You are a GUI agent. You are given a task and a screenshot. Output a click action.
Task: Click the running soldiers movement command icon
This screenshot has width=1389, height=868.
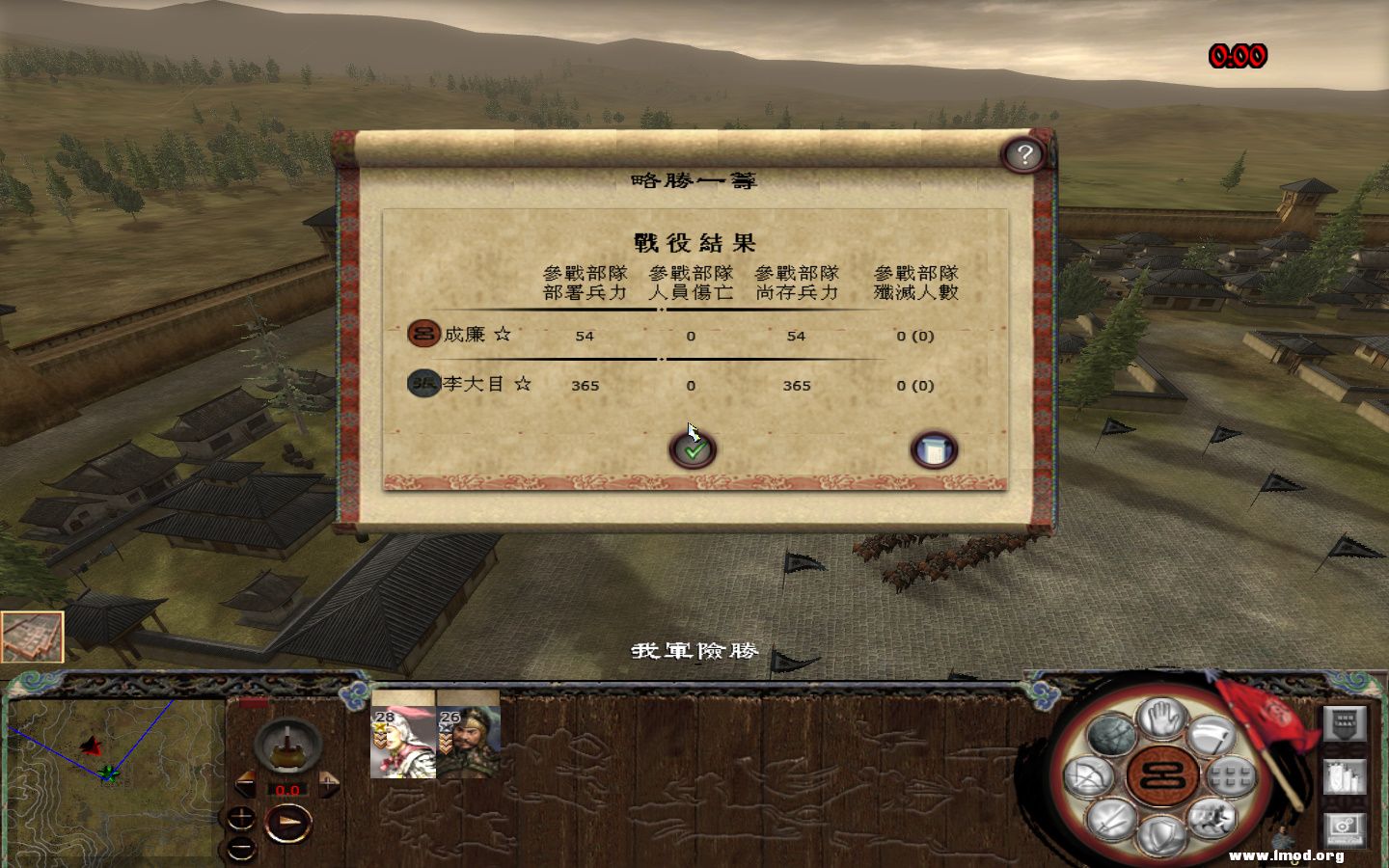click(1212, 818)
